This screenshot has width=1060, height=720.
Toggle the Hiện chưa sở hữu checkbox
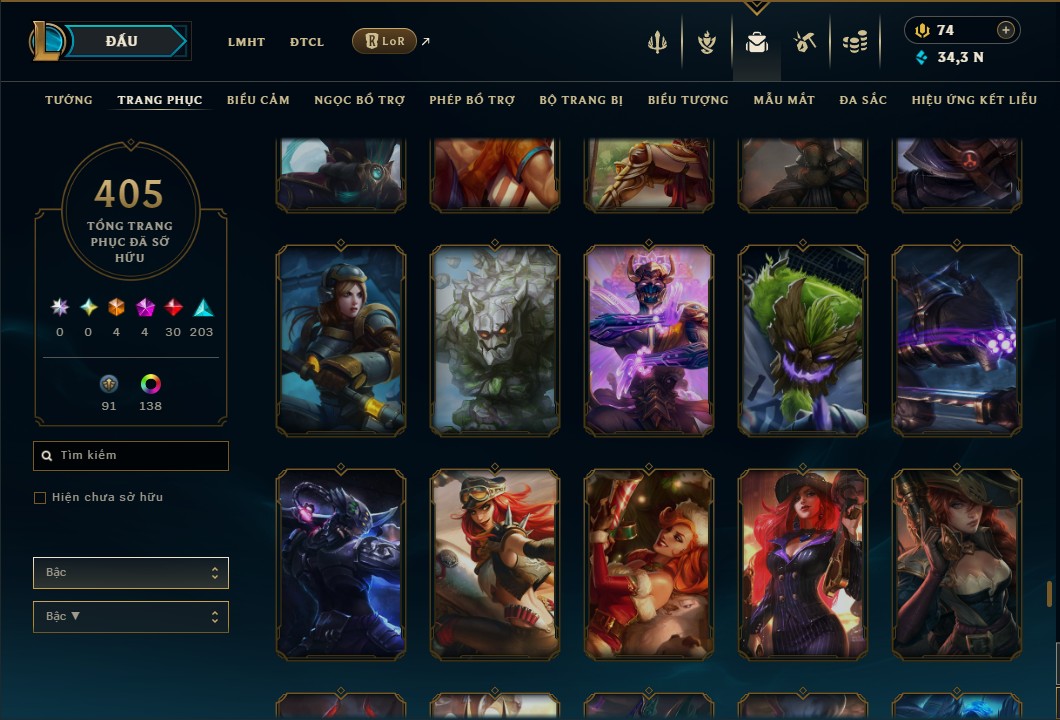[40, 498]
